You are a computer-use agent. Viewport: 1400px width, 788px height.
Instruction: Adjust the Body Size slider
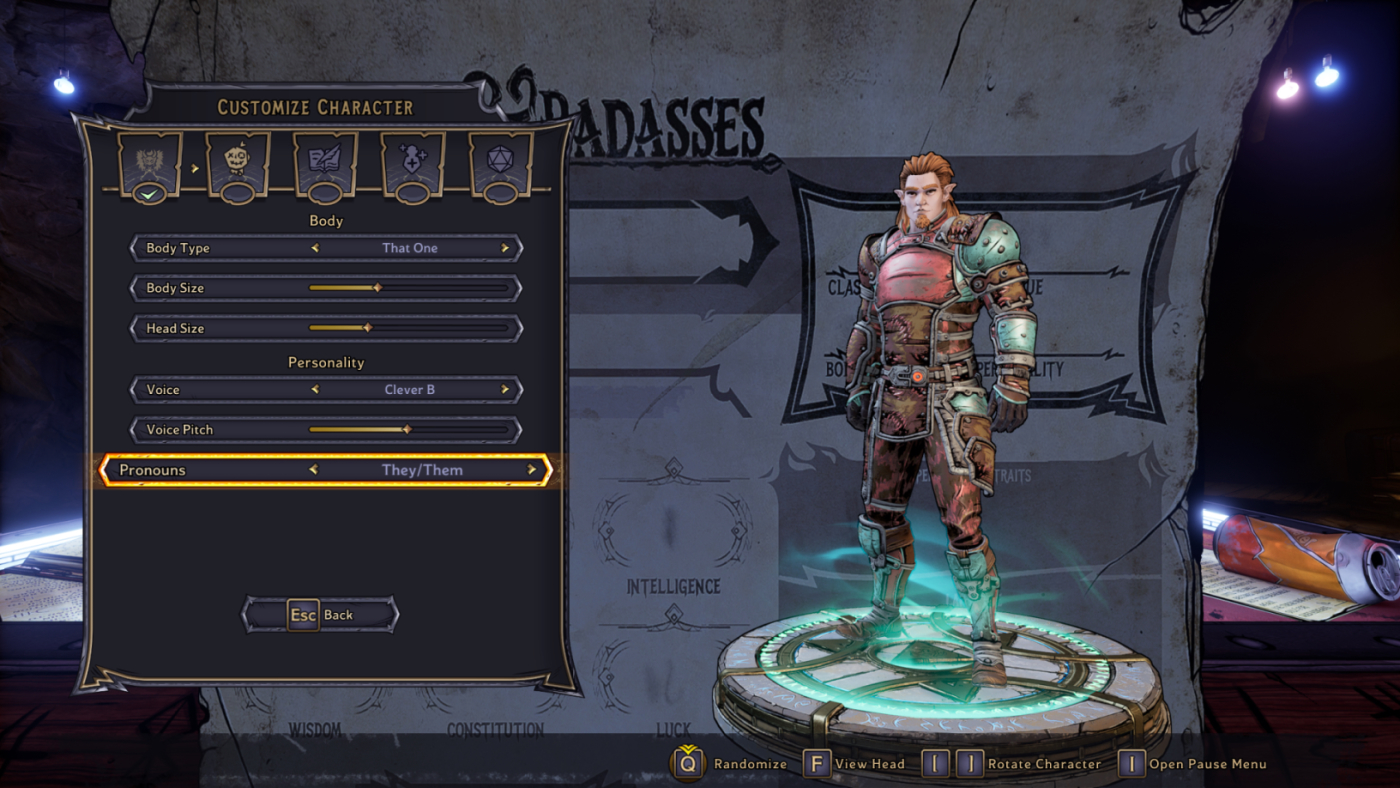pos(377,288)
